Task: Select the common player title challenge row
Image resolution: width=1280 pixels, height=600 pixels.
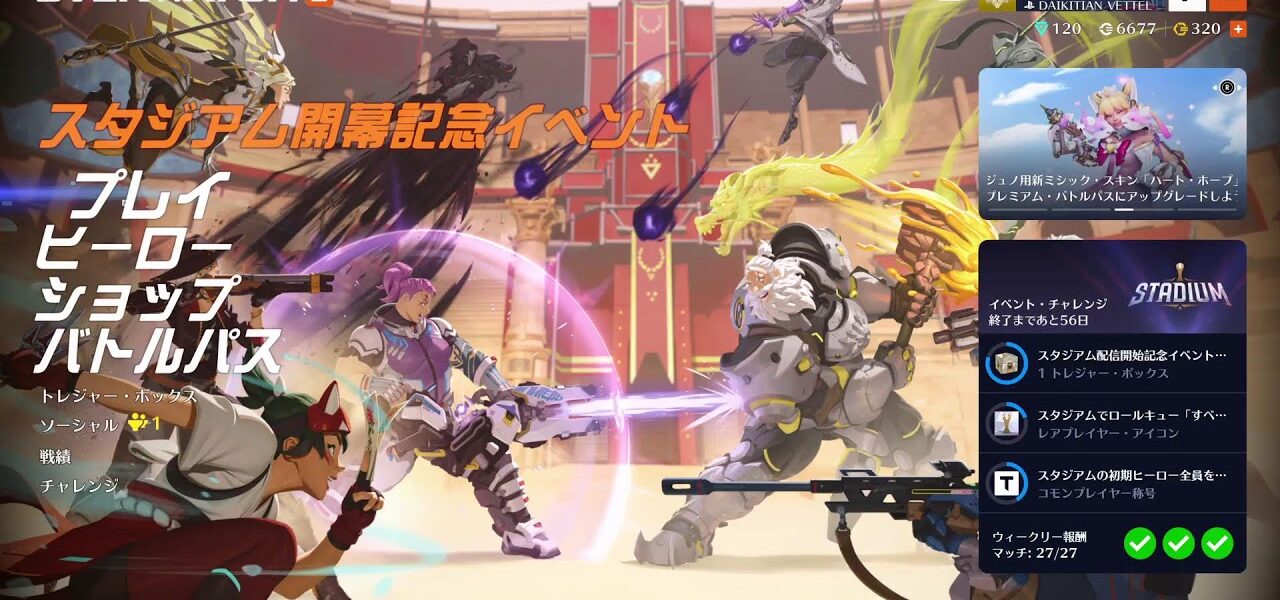Action: (1112, 483)
